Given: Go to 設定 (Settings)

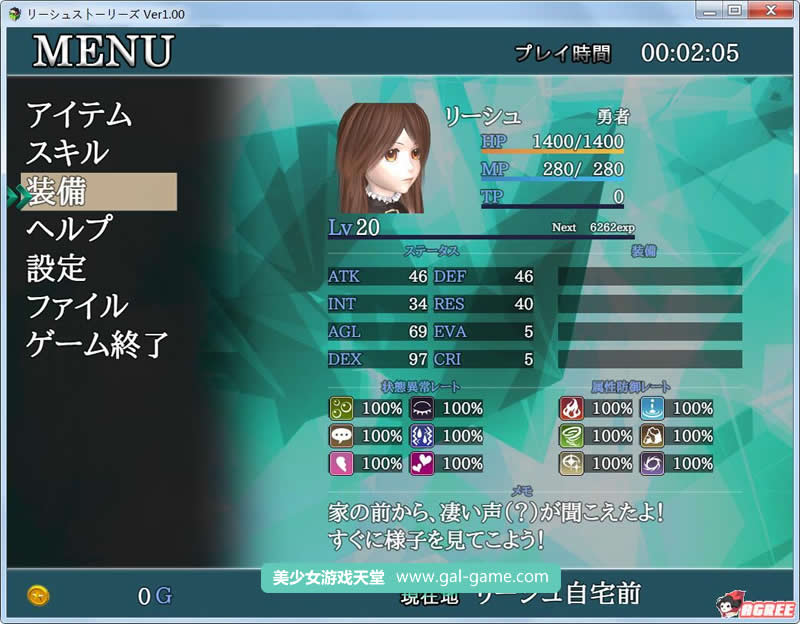Looking at the screenshot, I should [57, 268].
